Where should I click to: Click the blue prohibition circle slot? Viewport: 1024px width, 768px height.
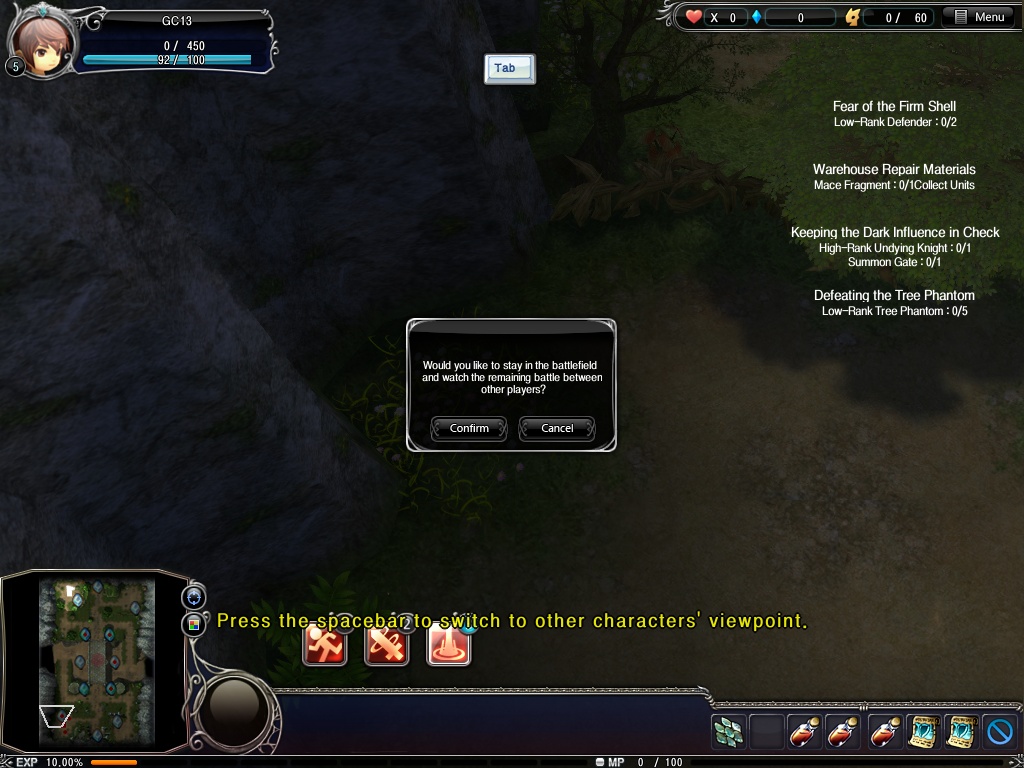(x=999, y=732)
